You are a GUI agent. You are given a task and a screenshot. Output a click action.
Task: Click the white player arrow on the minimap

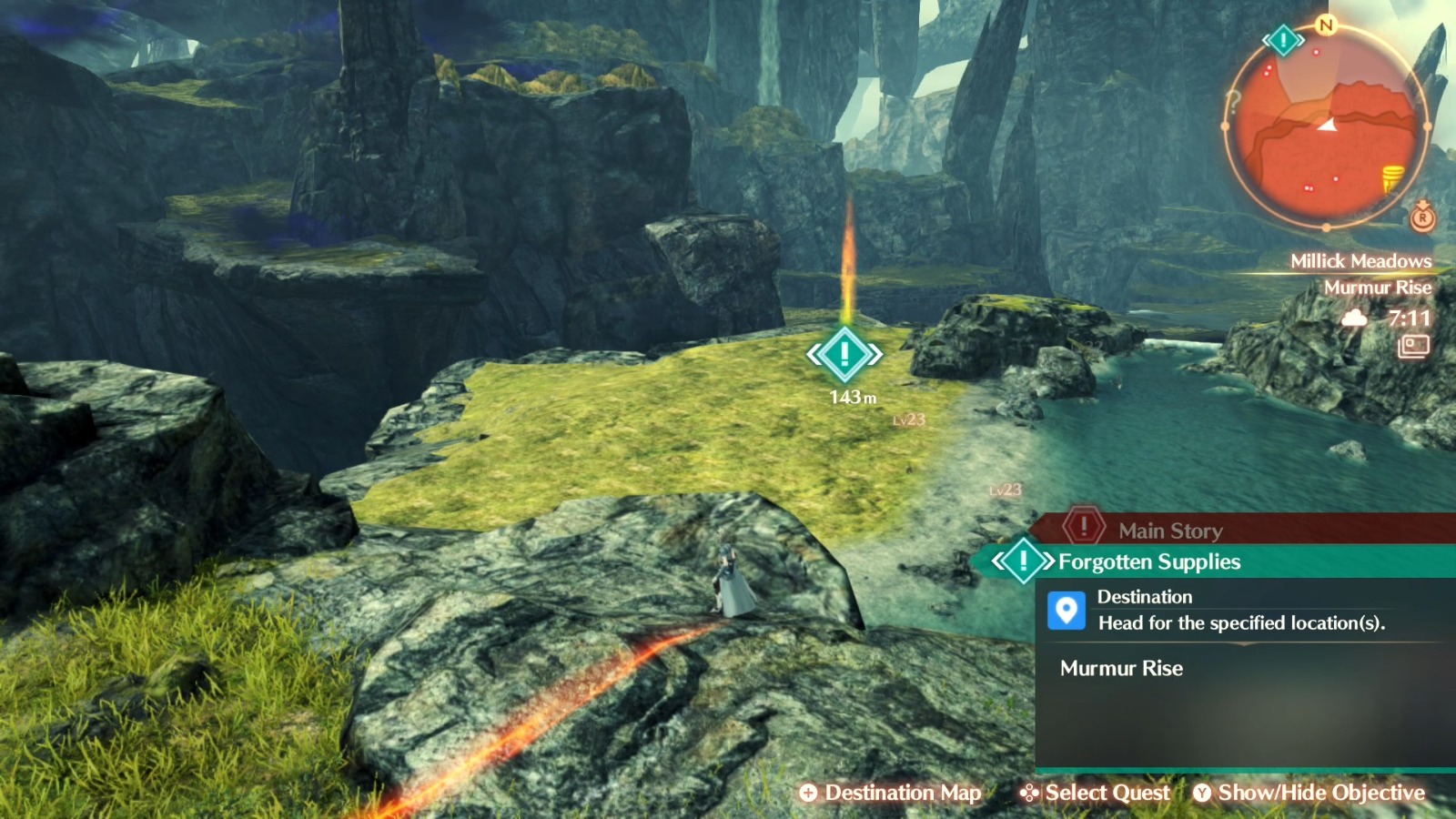tap(1327, 126)
